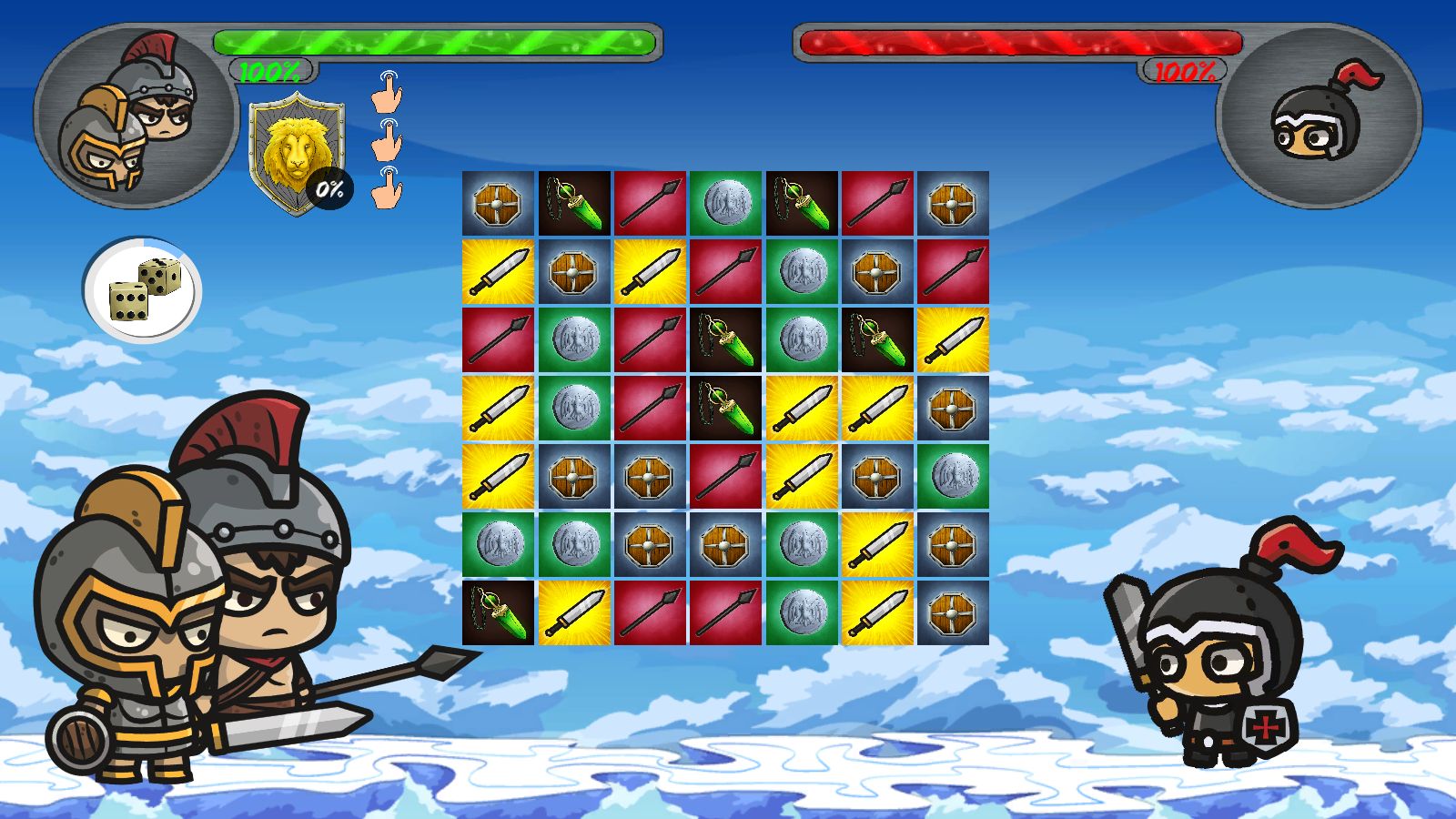Roll the dice button

[143, 290]
